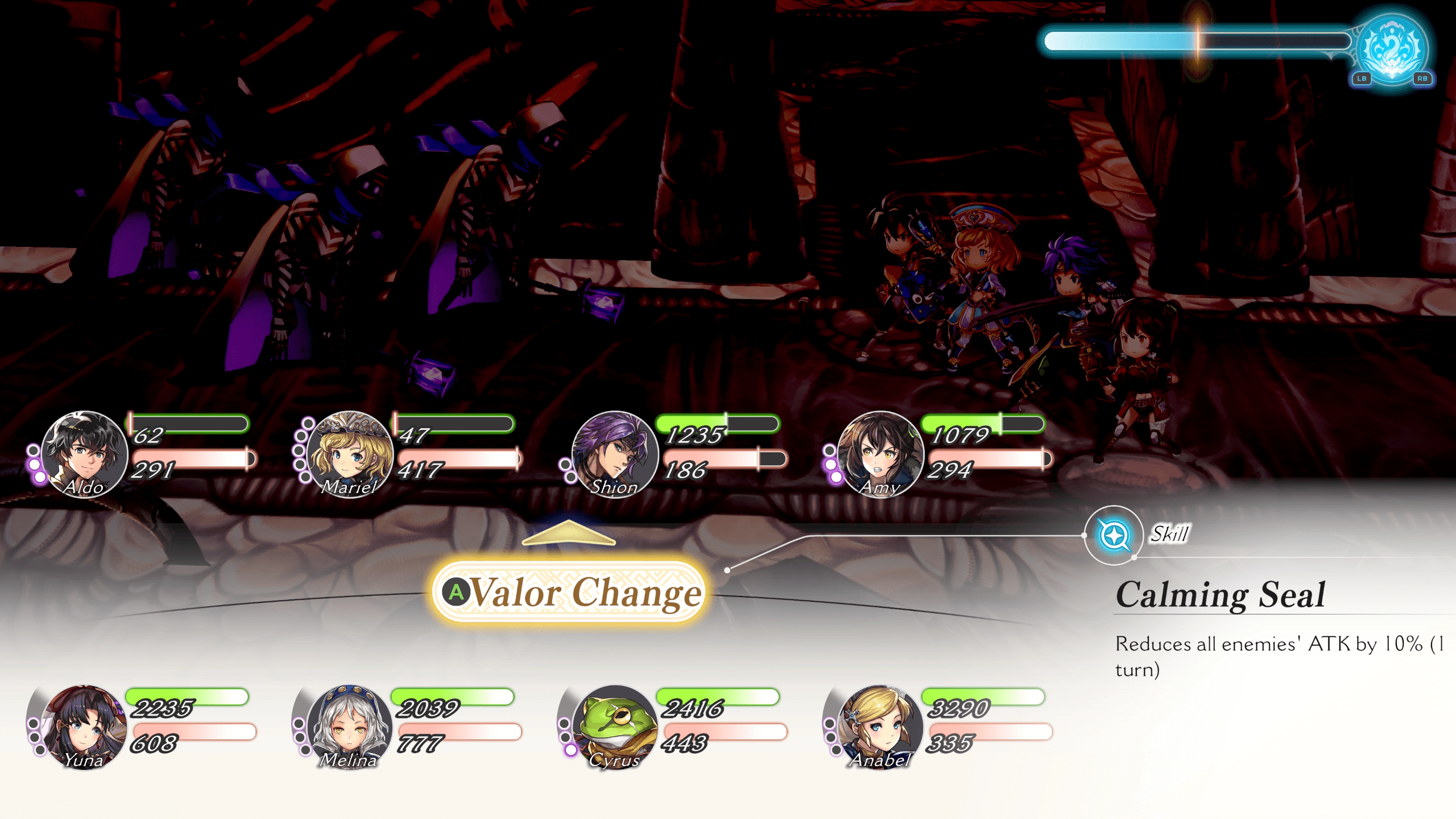Choose Melina's reserve portrait
This screenshot has width=1456, height=819.
[350, 727]
